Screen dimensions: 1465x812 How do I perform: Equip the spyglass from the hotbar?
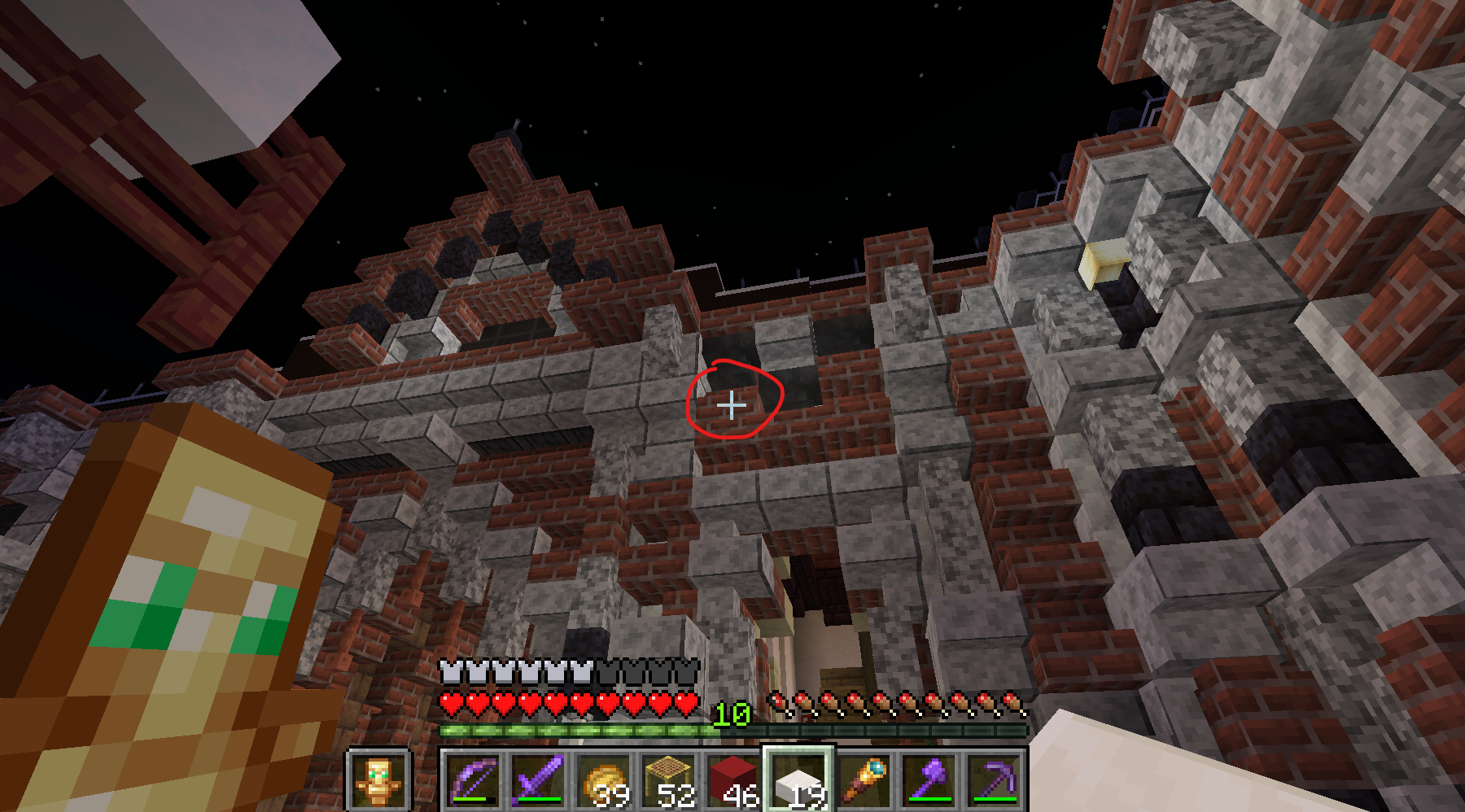(864, 780)
